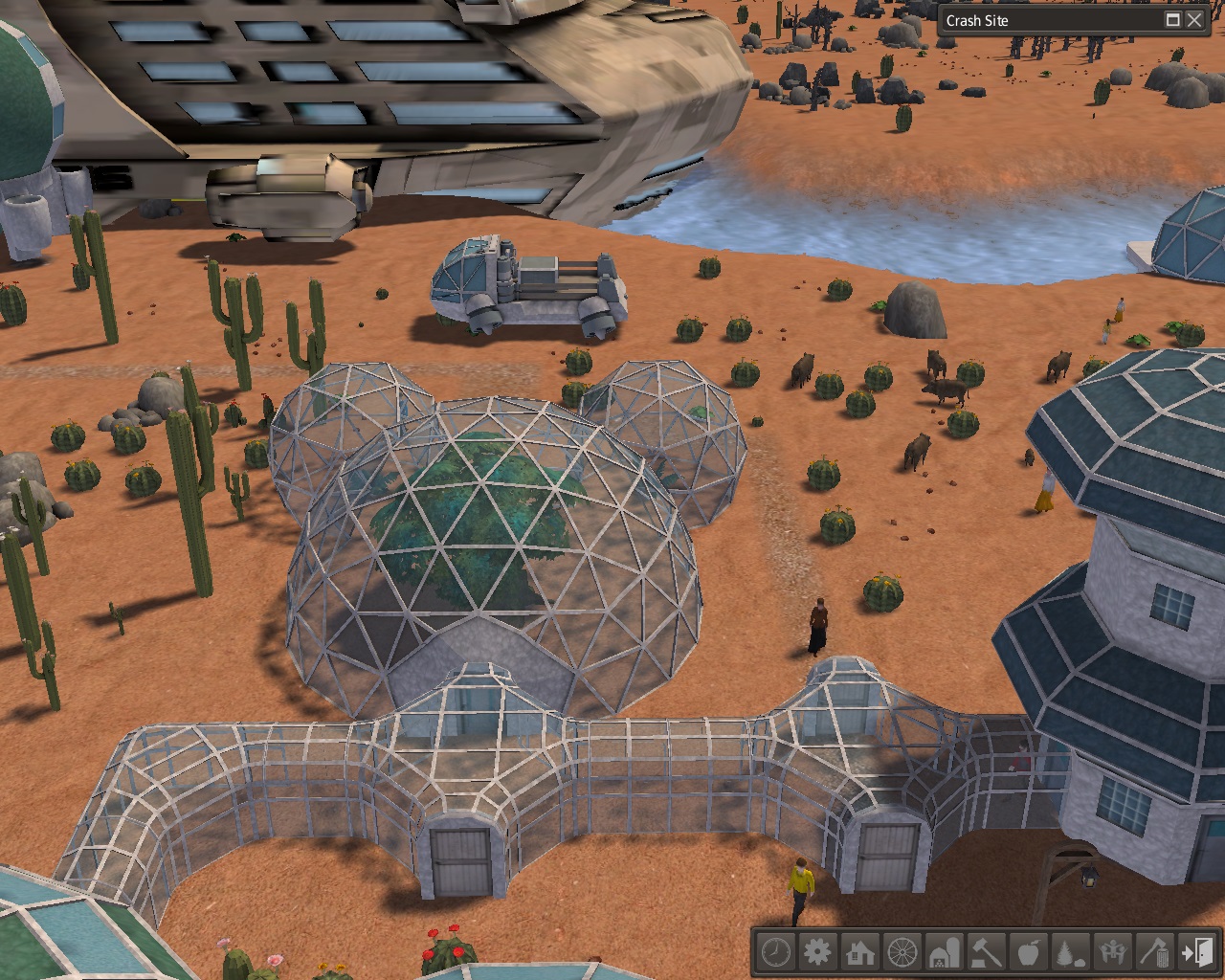
Task: Open the group of people menu
Action: (1113, 952)
